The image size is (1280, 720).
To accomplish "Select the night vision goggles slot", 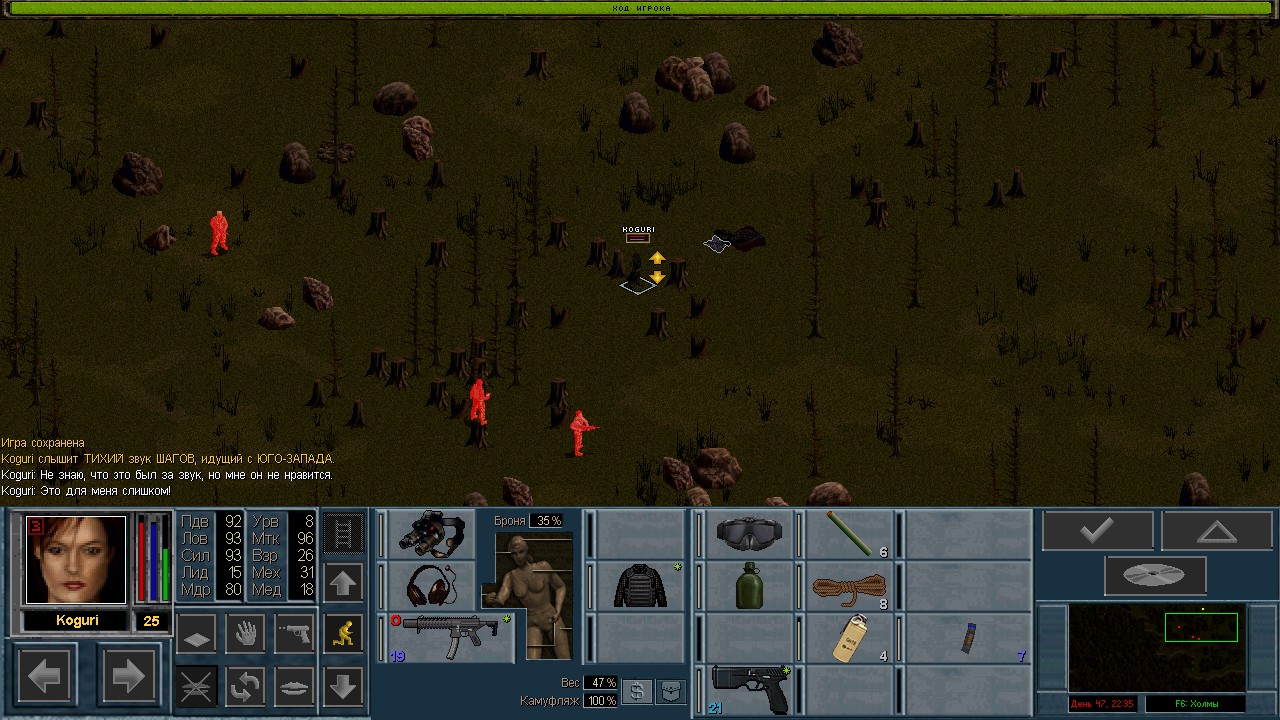I will [430, 534].
